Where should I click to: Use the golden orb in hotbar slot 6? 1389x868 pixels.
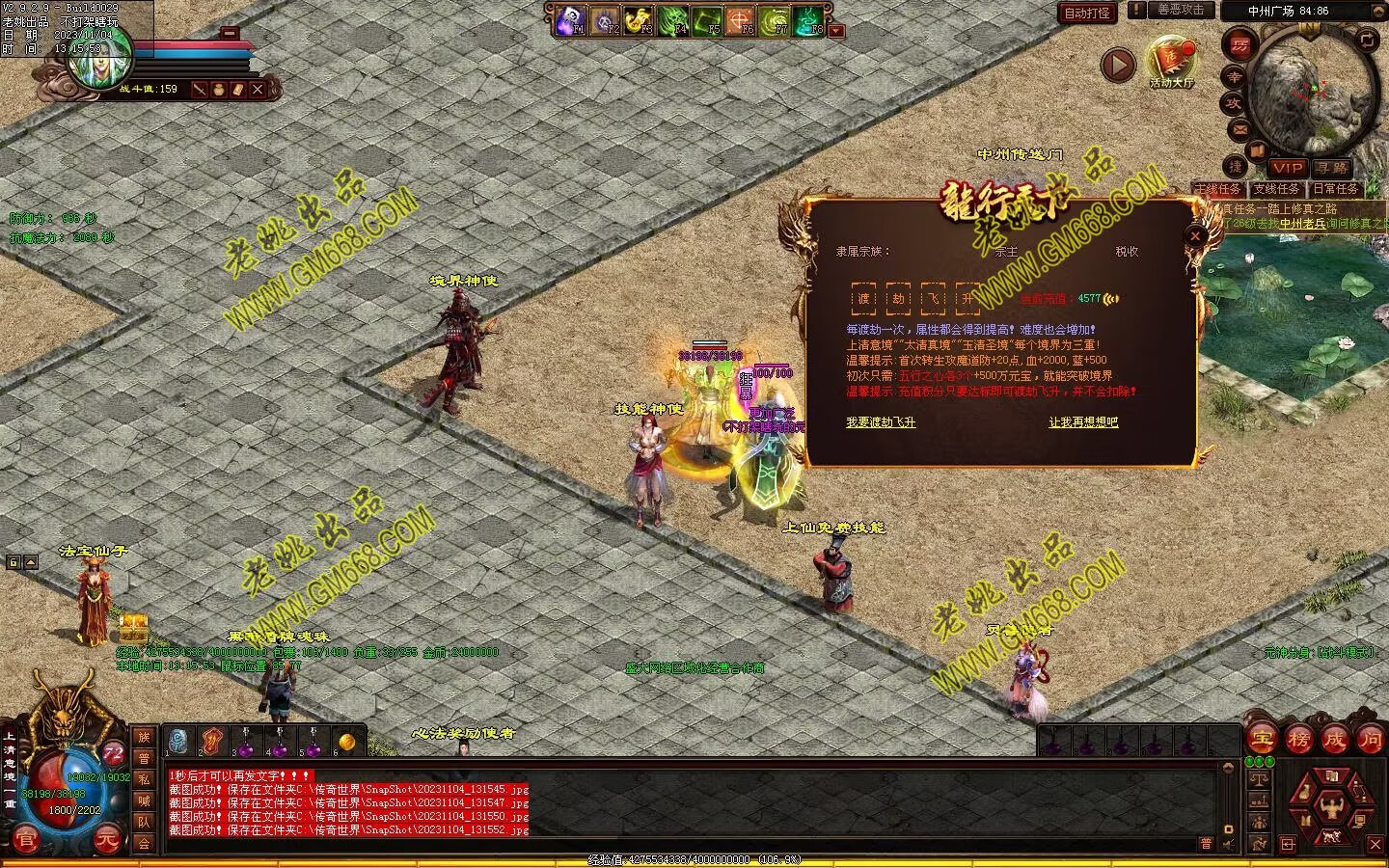pos(347,742)
